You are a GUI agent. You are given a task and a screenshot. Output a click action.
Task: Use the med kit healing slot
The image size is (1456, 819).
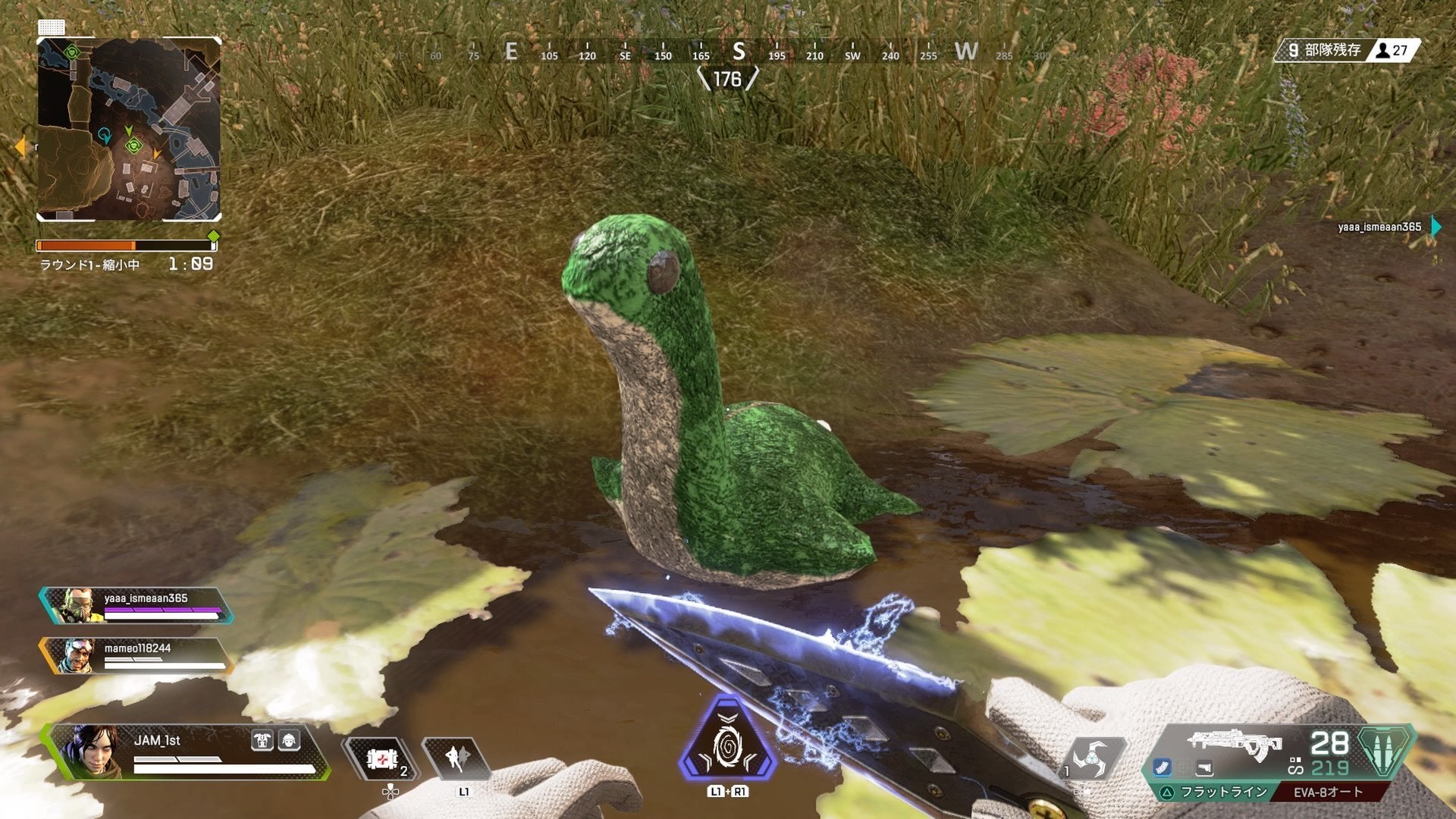point(381,760)
